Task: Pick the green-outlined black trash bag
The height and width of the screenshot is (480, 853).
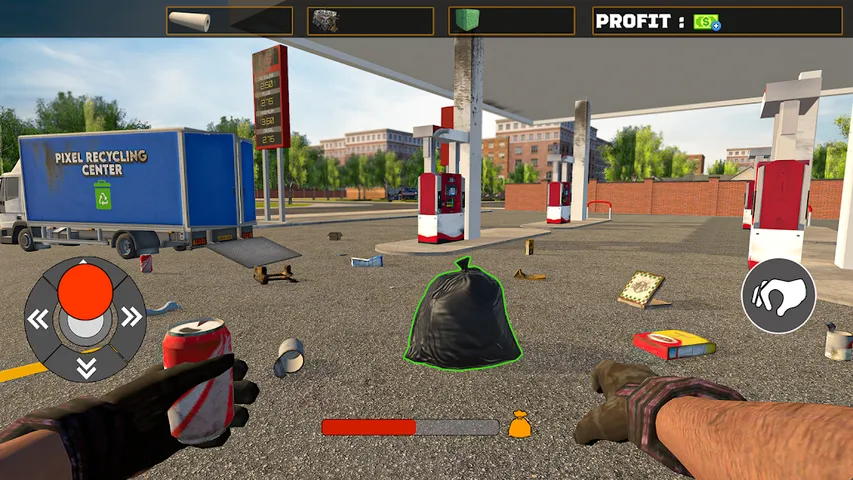Action: (x=463, y=315)
